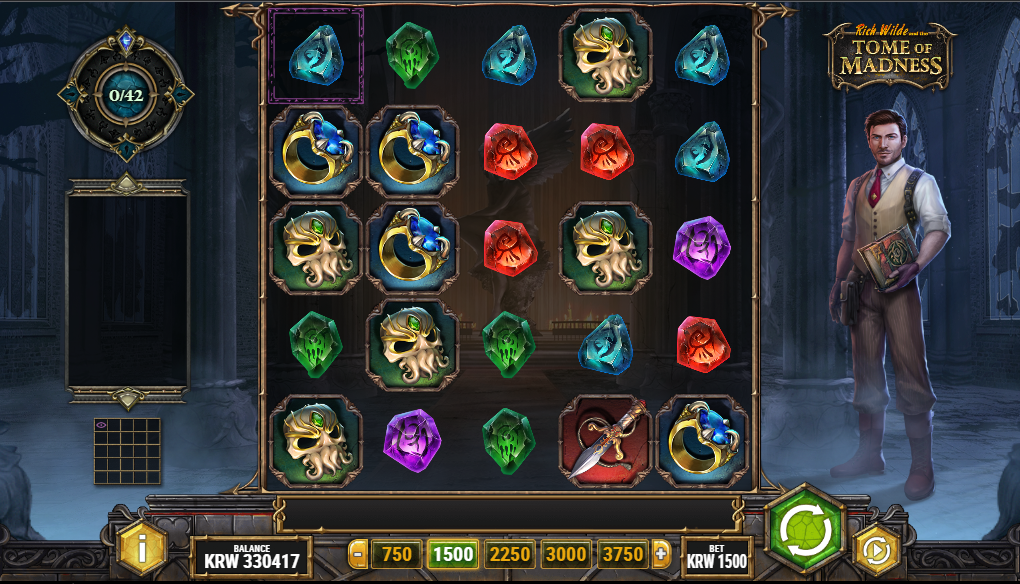Viewport: 1020px width, 584px height.
Task: Increase the bet with the plus button
Action: 661,554
